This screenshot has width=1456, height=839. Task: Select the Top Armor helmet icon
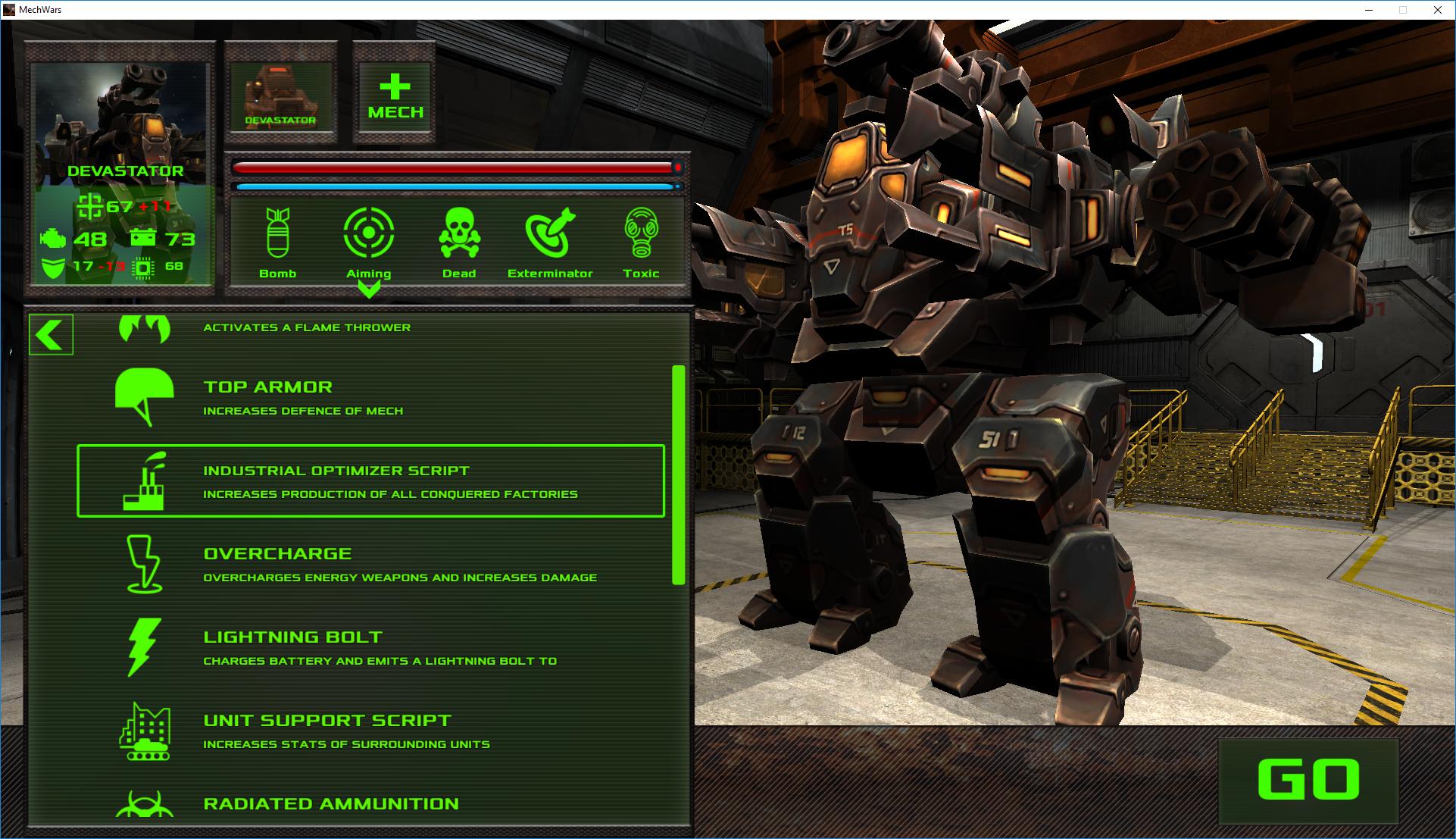(145, 396)
